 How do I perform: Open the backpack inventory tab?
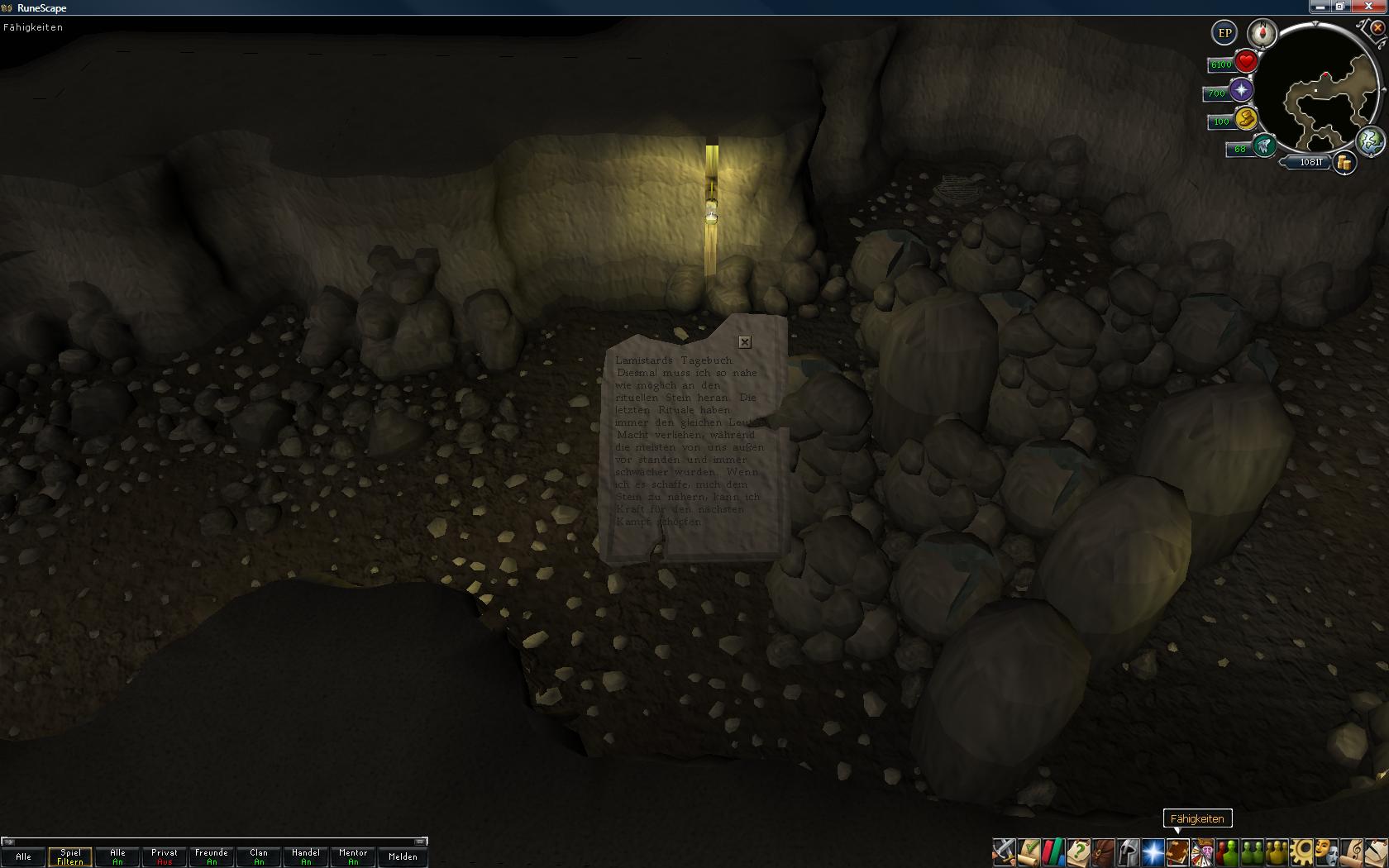click(1103, 851)
